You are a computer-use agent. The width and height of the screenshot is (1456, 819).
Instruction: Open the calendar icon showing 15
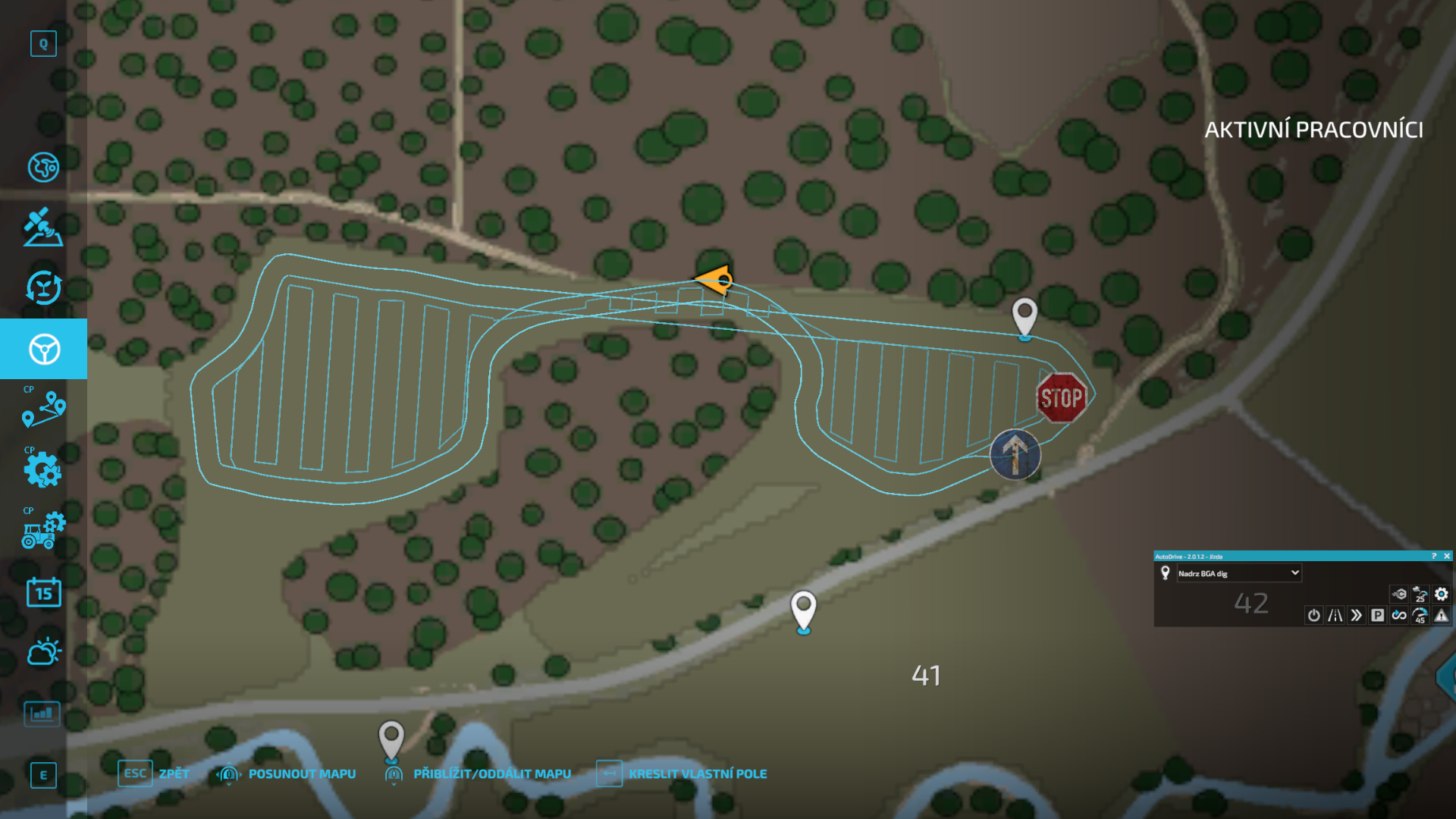pos(43,592)
